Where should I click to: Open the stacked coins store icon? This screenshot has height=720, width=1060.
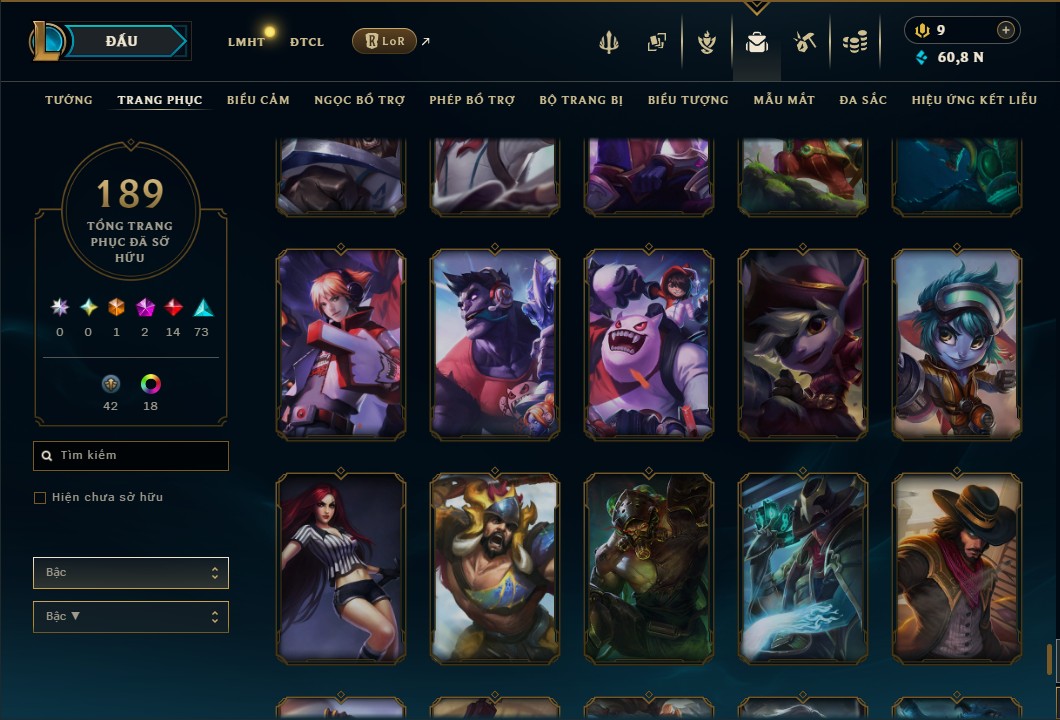pos(854,42)
